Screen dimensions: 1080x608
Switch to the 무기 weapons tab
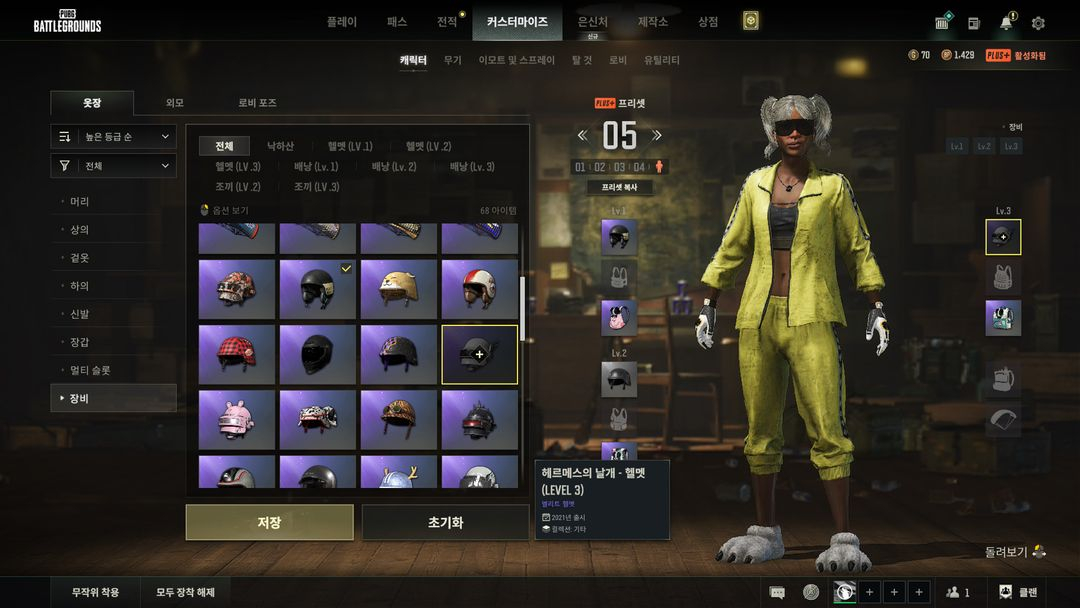453,60
